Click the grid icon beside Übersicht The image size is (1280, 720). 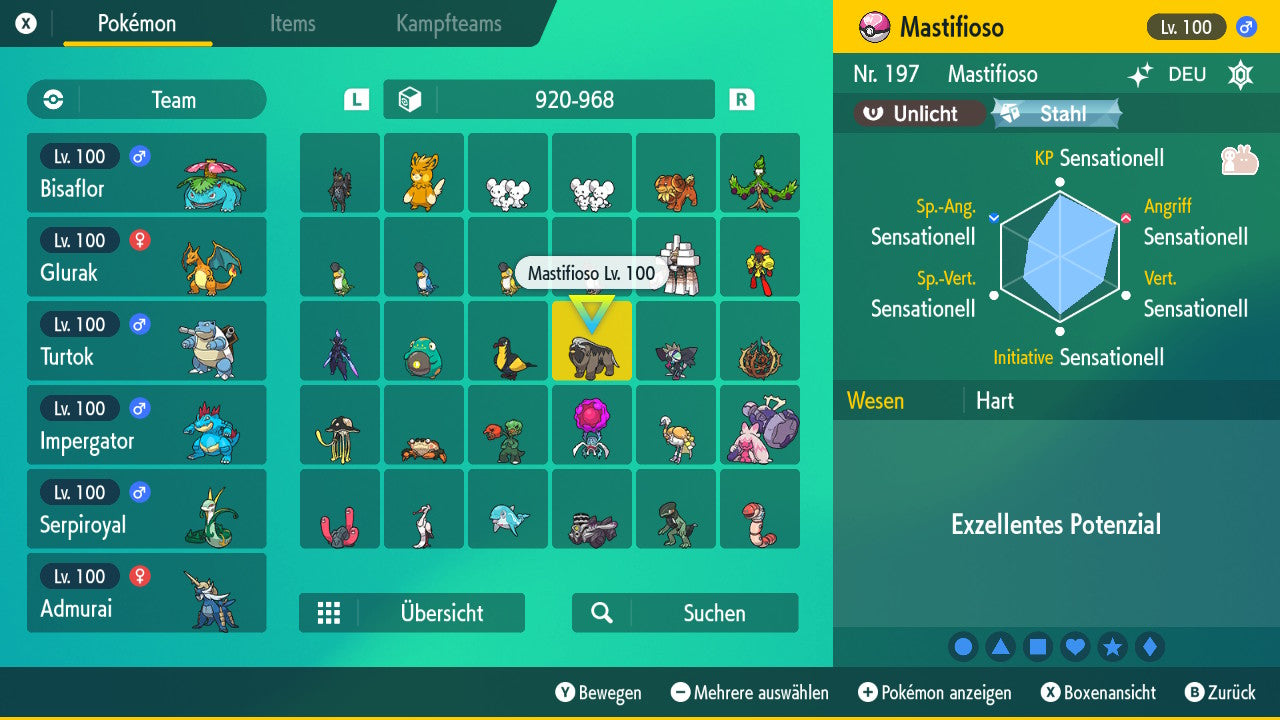pyautogui.click(x=329, y=612)
